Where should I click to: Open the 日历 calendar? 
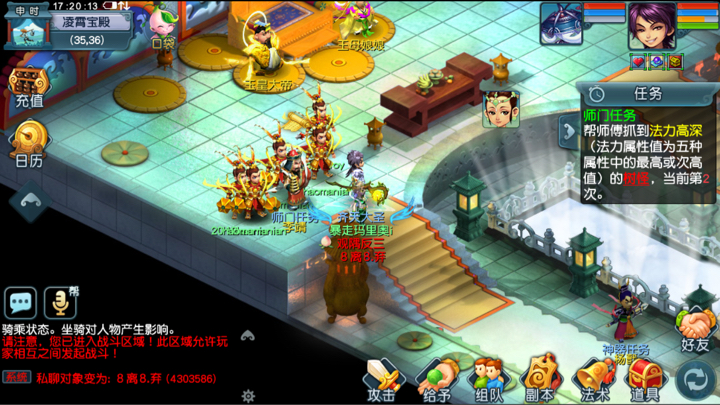pos(28,145)
